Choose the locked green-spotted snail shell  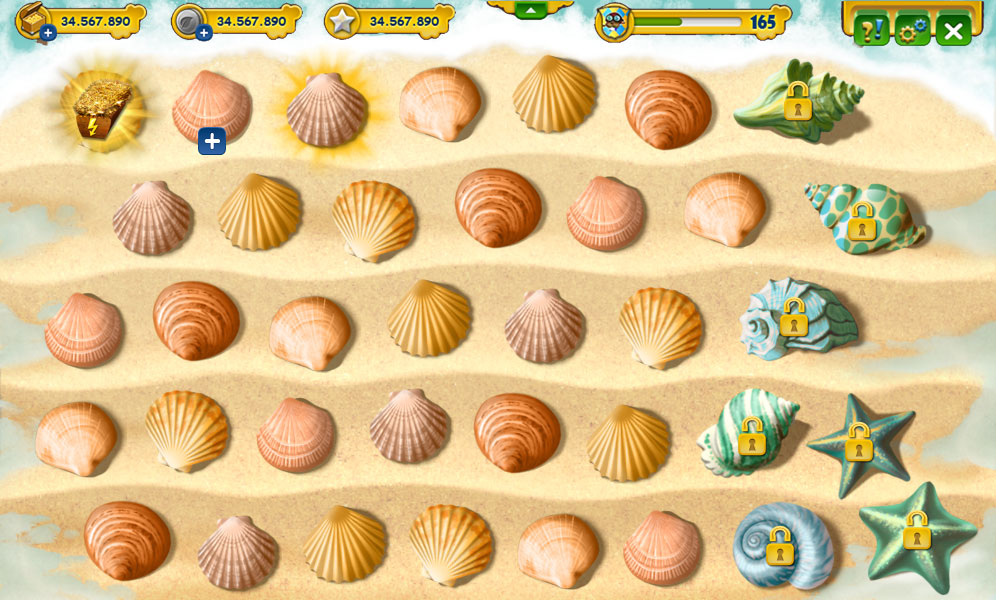[x=862, y=220]
